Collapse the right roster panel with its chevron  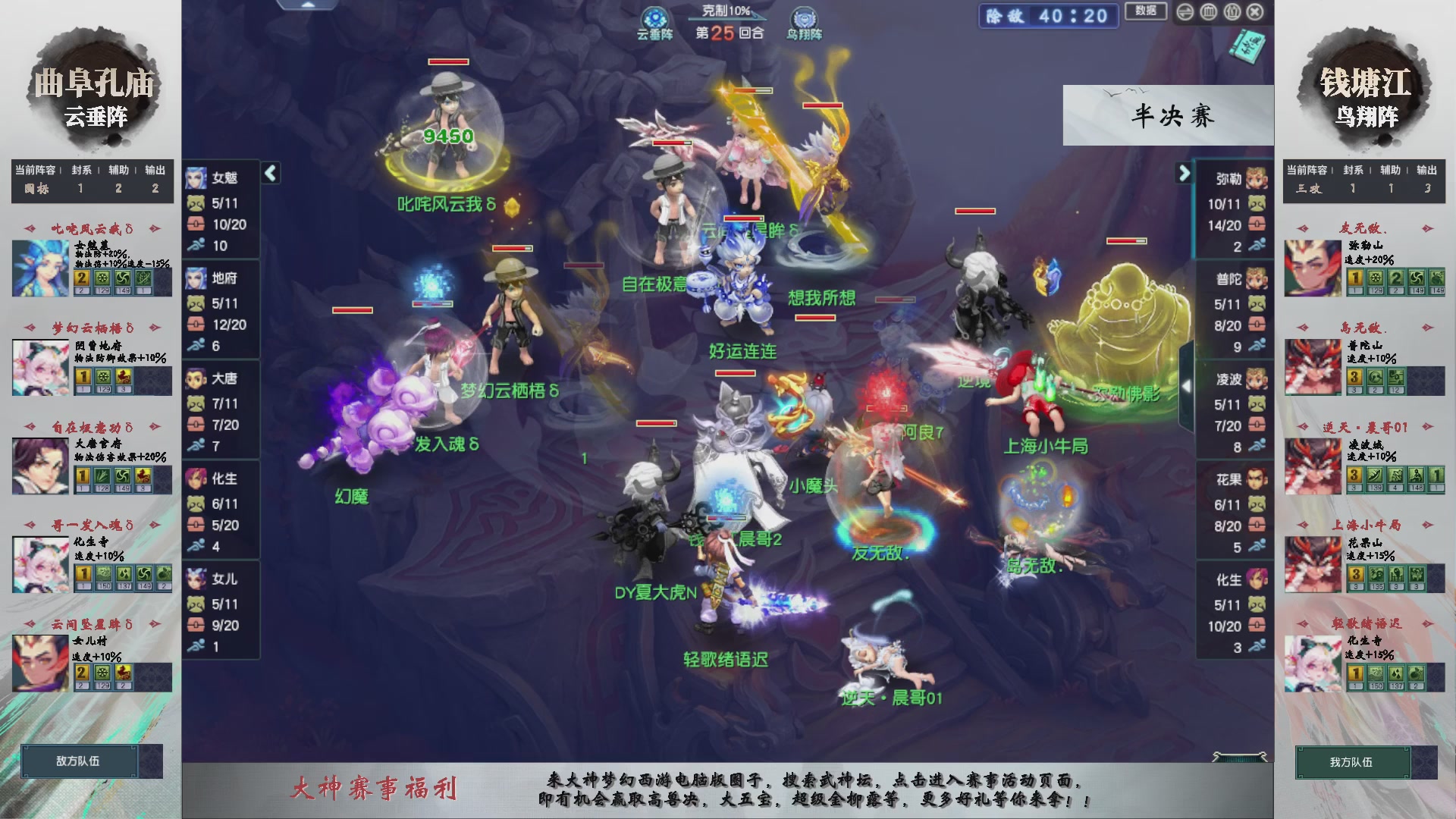tap(1183, 173)
